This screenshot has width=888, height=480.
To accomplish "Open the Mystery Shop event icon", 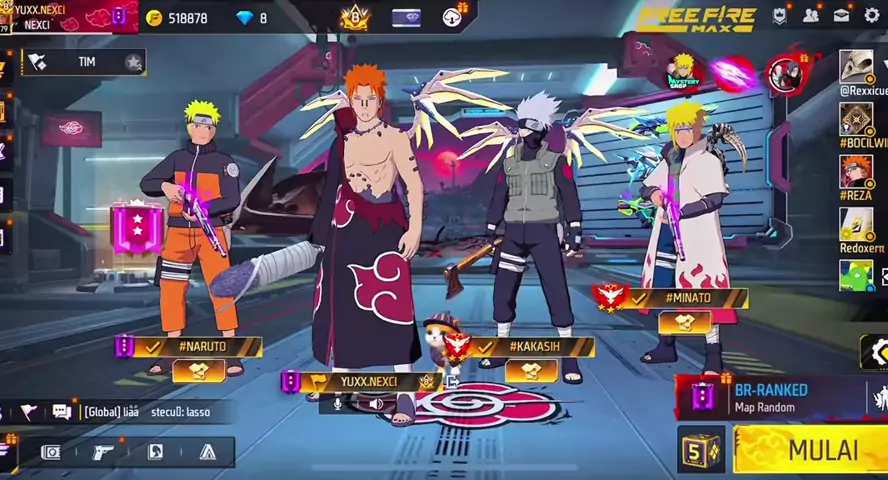I will 683,71.
